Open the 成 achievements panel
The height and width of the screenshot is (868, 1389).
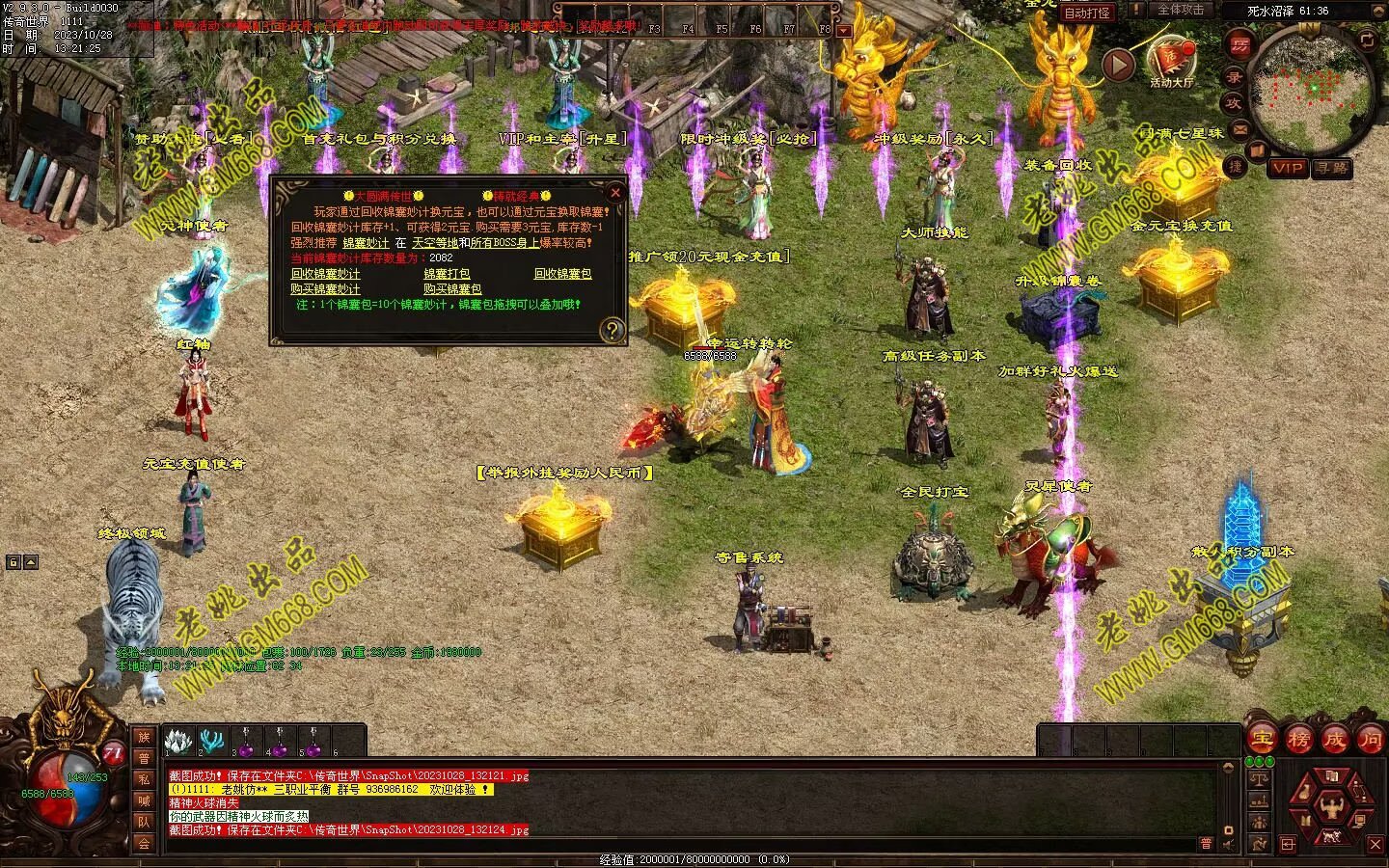[1334, 740]
